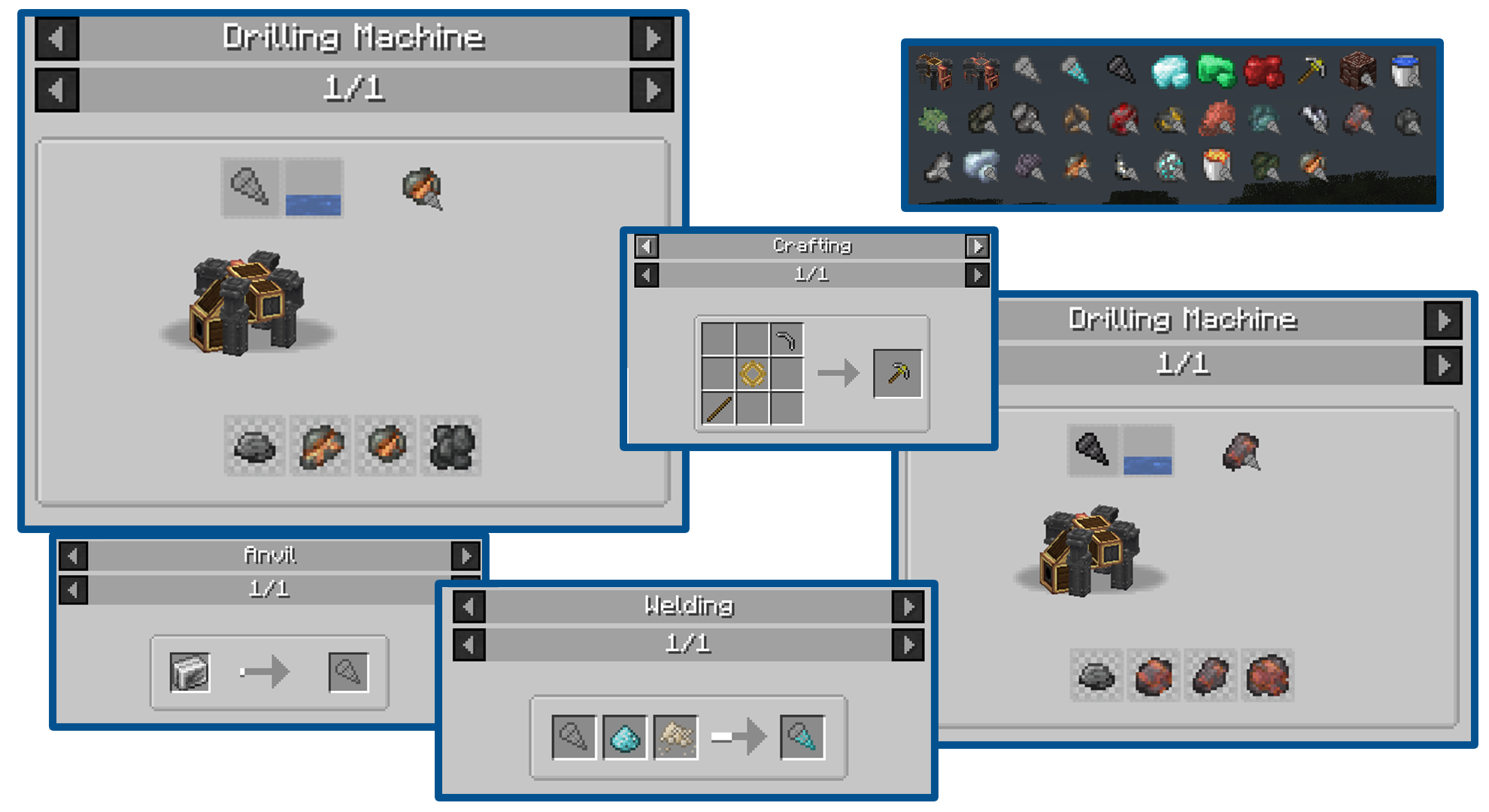This screenshot has width=1489, height=812.
Task: Choose the gold pickaxe in the item list
Action: point(1311,72)
